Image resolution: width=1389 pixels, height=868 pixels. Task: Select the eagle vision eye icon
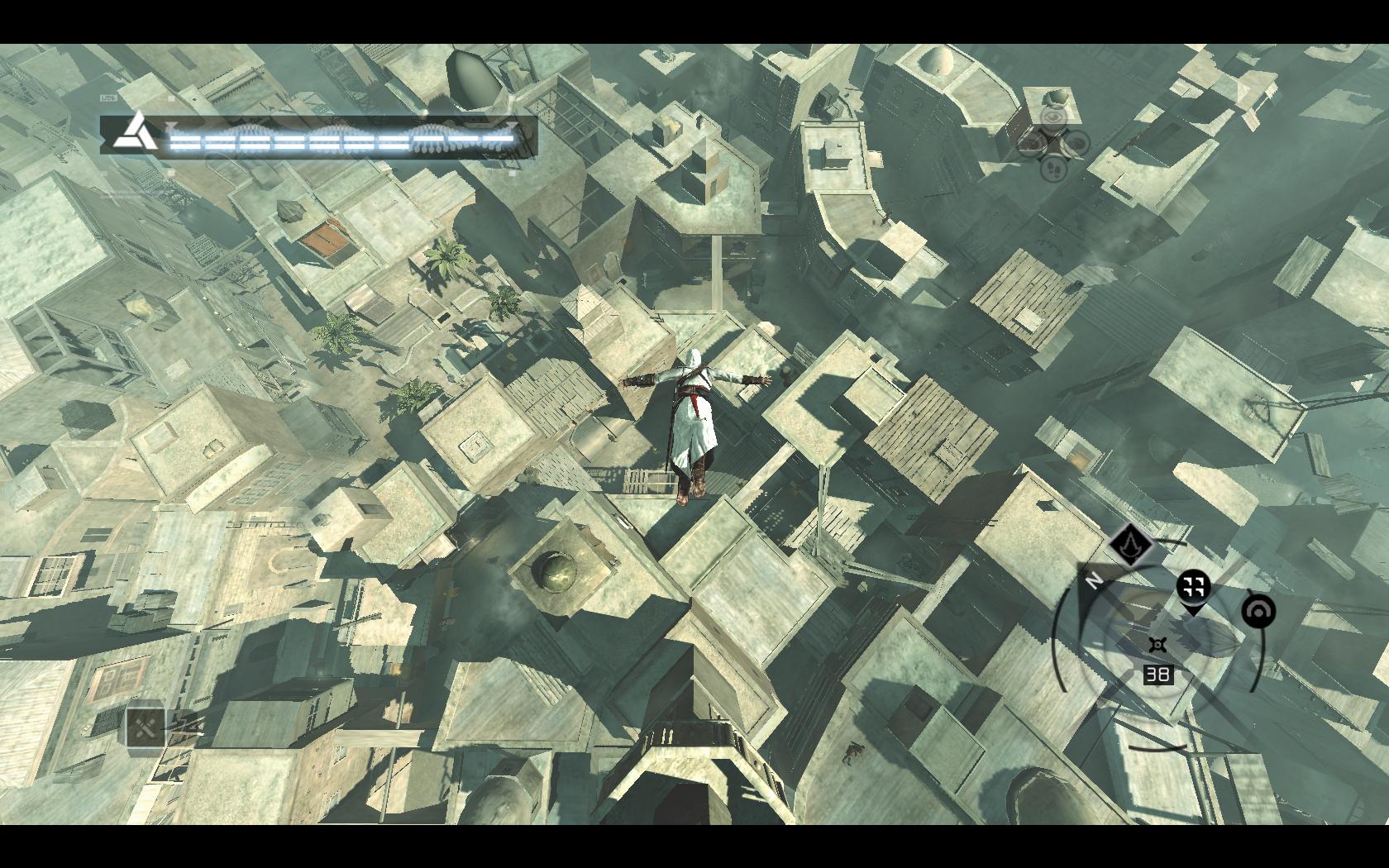click(x=1052, y=117)
